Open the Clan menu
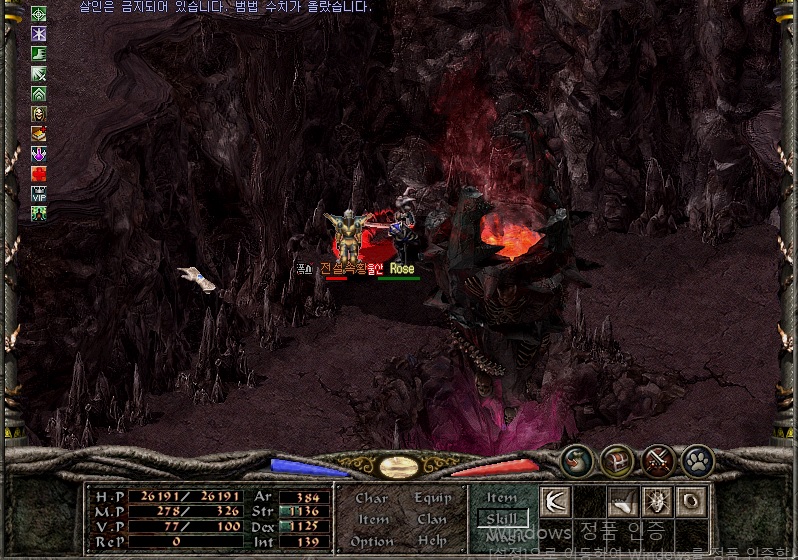Viewport: 798px width, 560px height. point(432,519)
